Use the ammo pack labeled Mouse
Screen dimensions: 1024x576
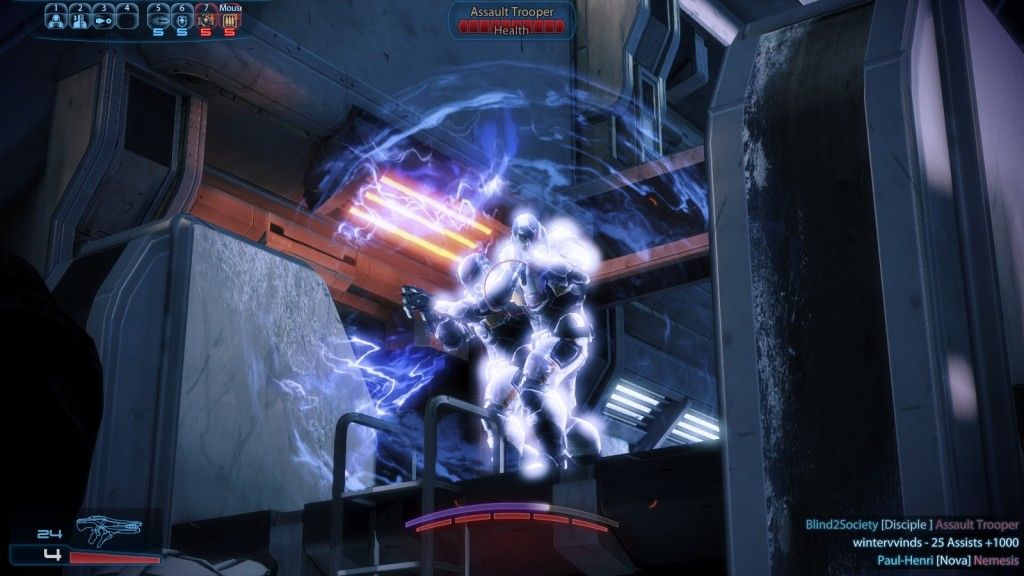pyautogui.click(x=230, y=18)
